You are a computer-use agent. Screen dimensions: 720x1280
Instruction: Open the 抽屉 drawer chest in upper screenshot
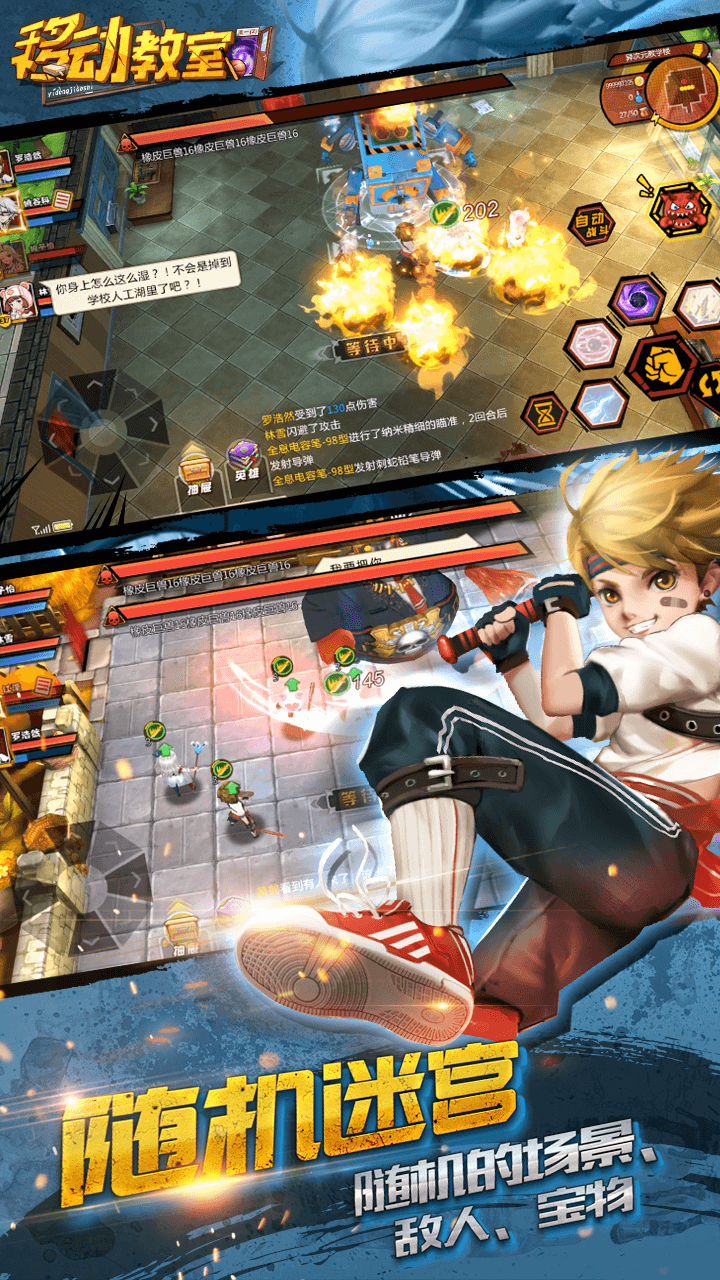pos(196,467)
